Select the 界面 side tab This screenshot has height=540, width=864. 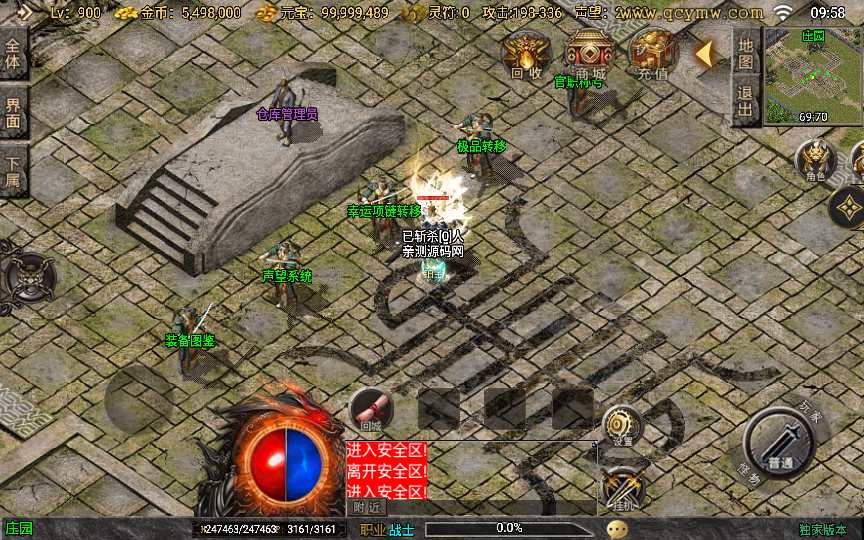[x=13, y=112]
